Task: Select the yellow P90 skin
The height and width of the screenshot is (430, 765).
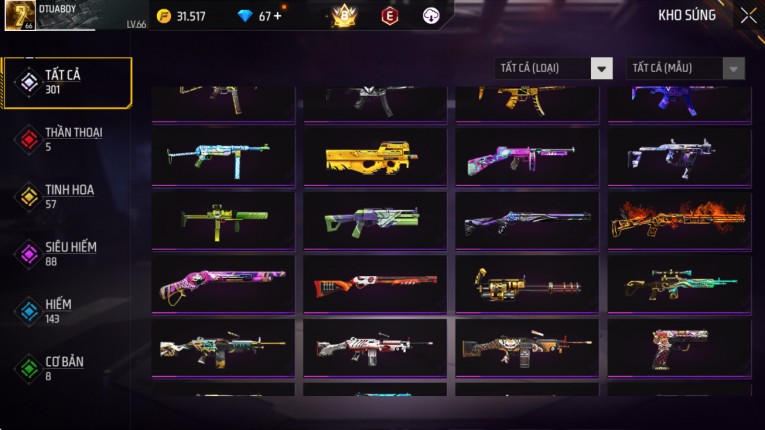Action: (x=375, y=156)
